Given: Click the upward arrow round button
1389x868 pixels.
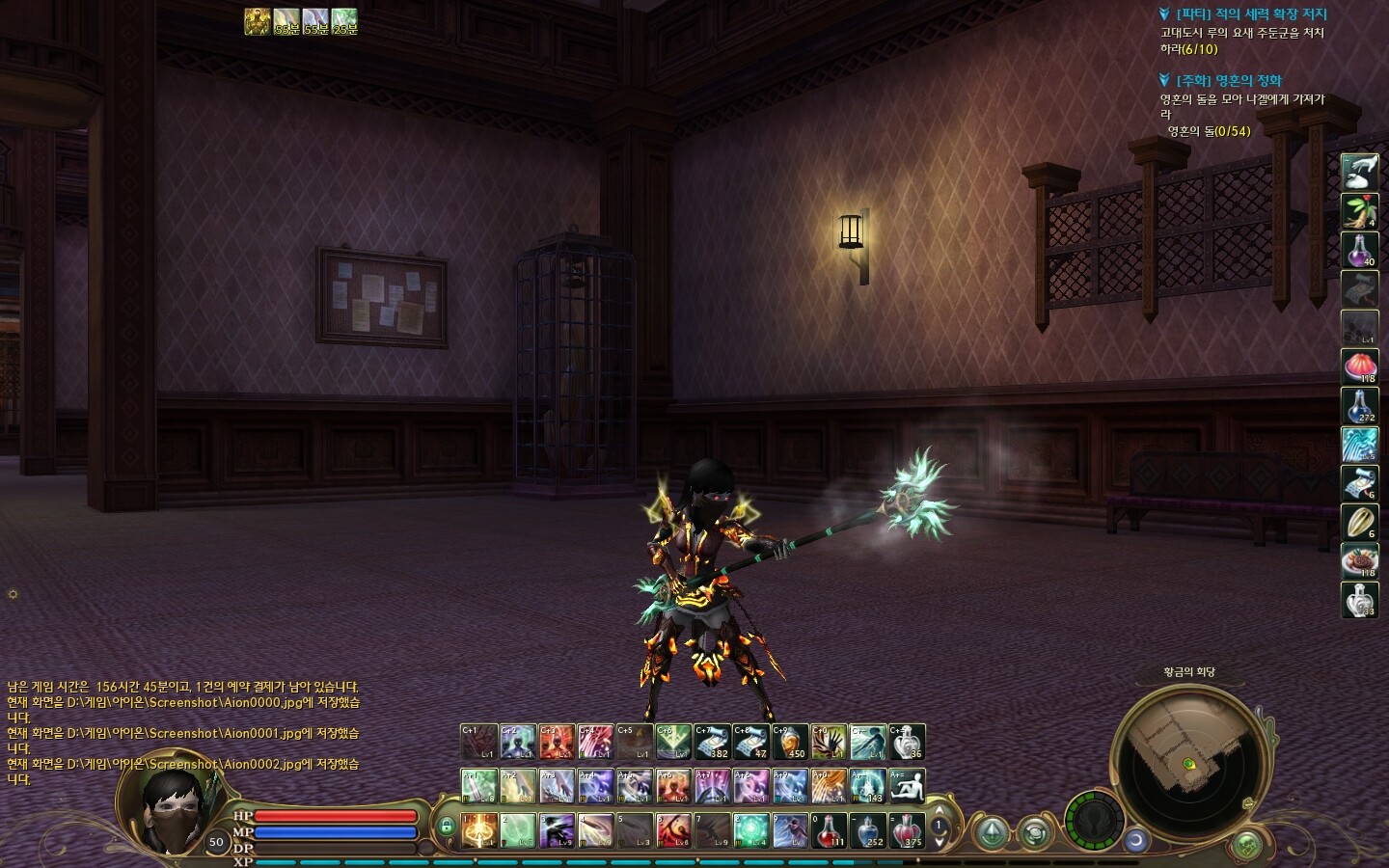Looking at the screenshot, I should pos(991,832).
